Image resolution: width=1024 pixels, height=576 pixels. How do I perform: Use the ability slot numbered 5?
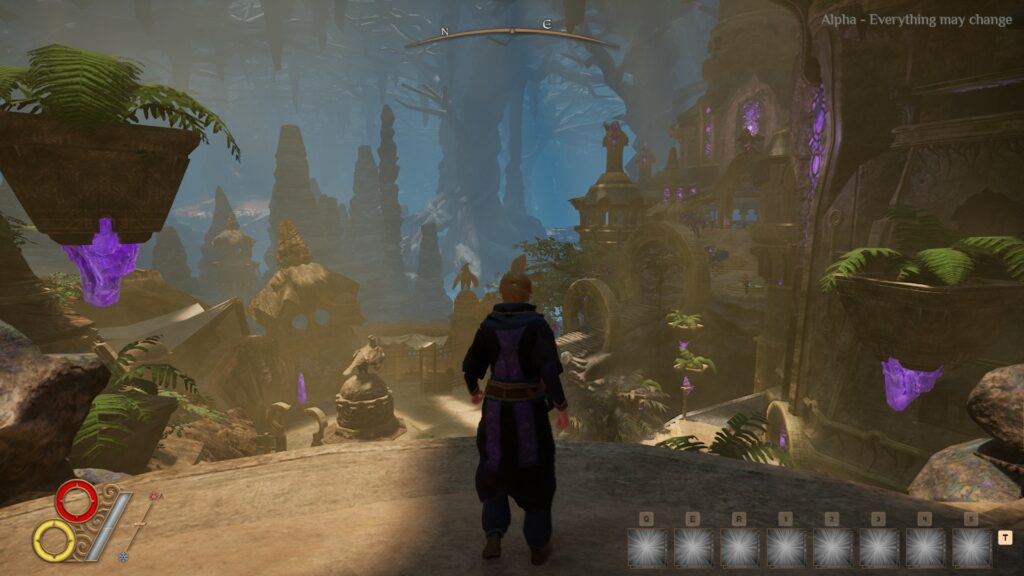coord(971,547)
